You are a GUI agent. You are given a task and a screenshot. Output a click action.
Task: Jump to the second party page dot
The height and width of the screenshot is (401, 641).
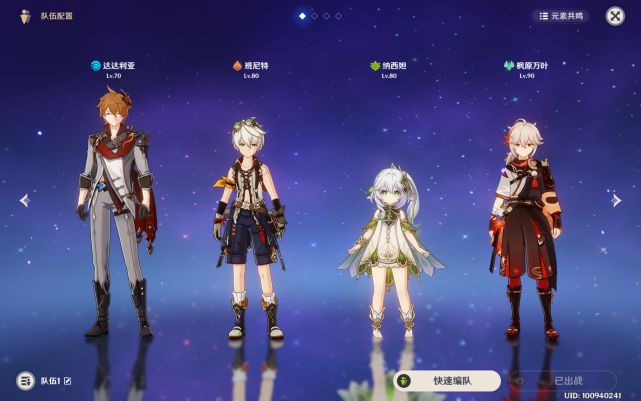tap(314, 16)
